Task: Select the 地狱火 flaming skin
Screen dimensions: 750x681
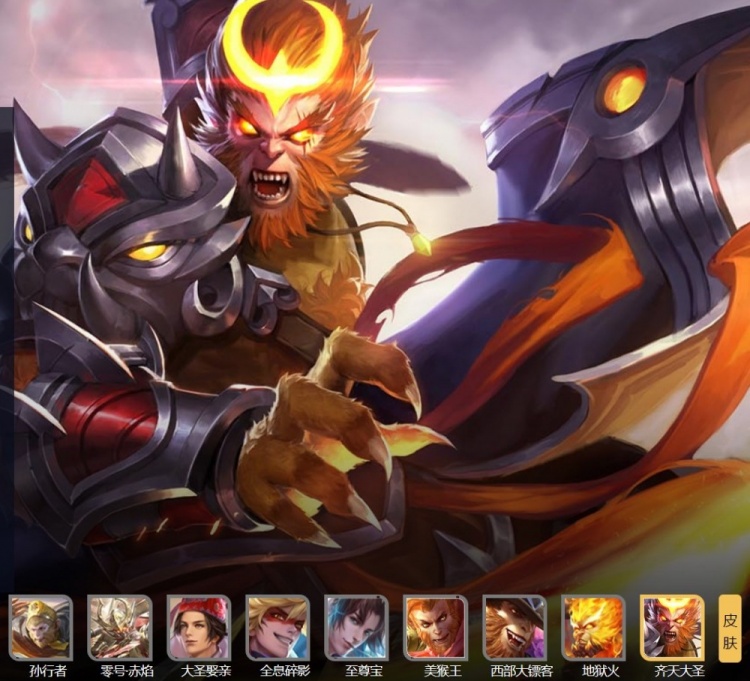Action: (x=594, y=628)
